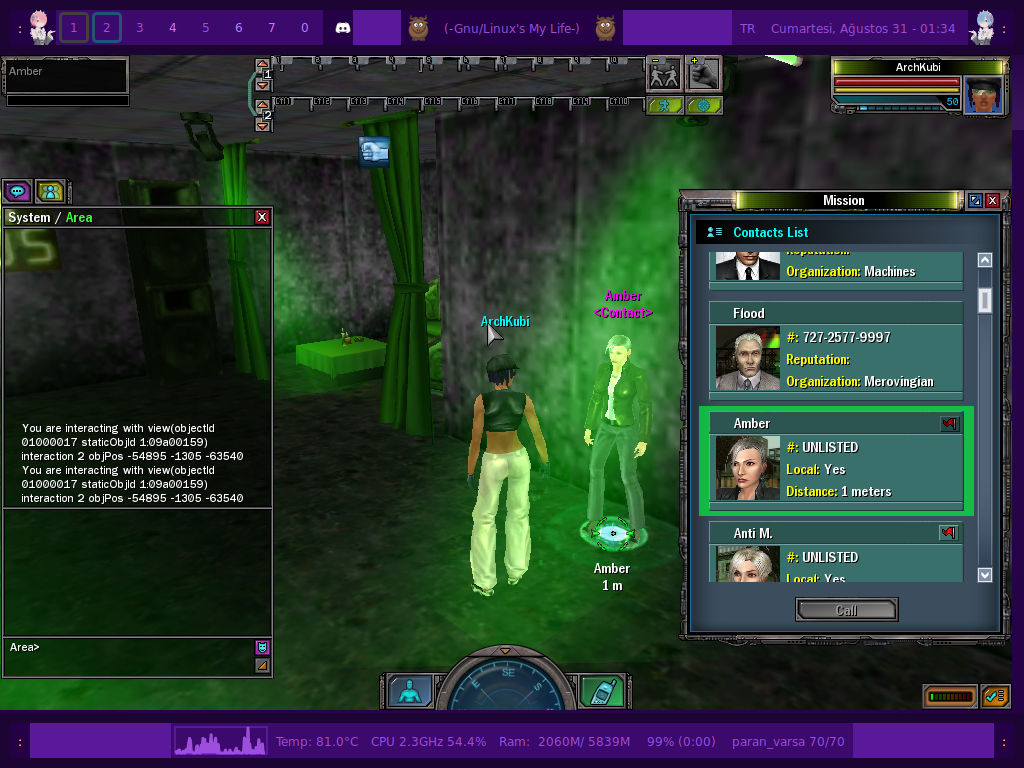Click Anti M.'s red flag icon
Screen dimensions: 1024x768
click(948, 533)
